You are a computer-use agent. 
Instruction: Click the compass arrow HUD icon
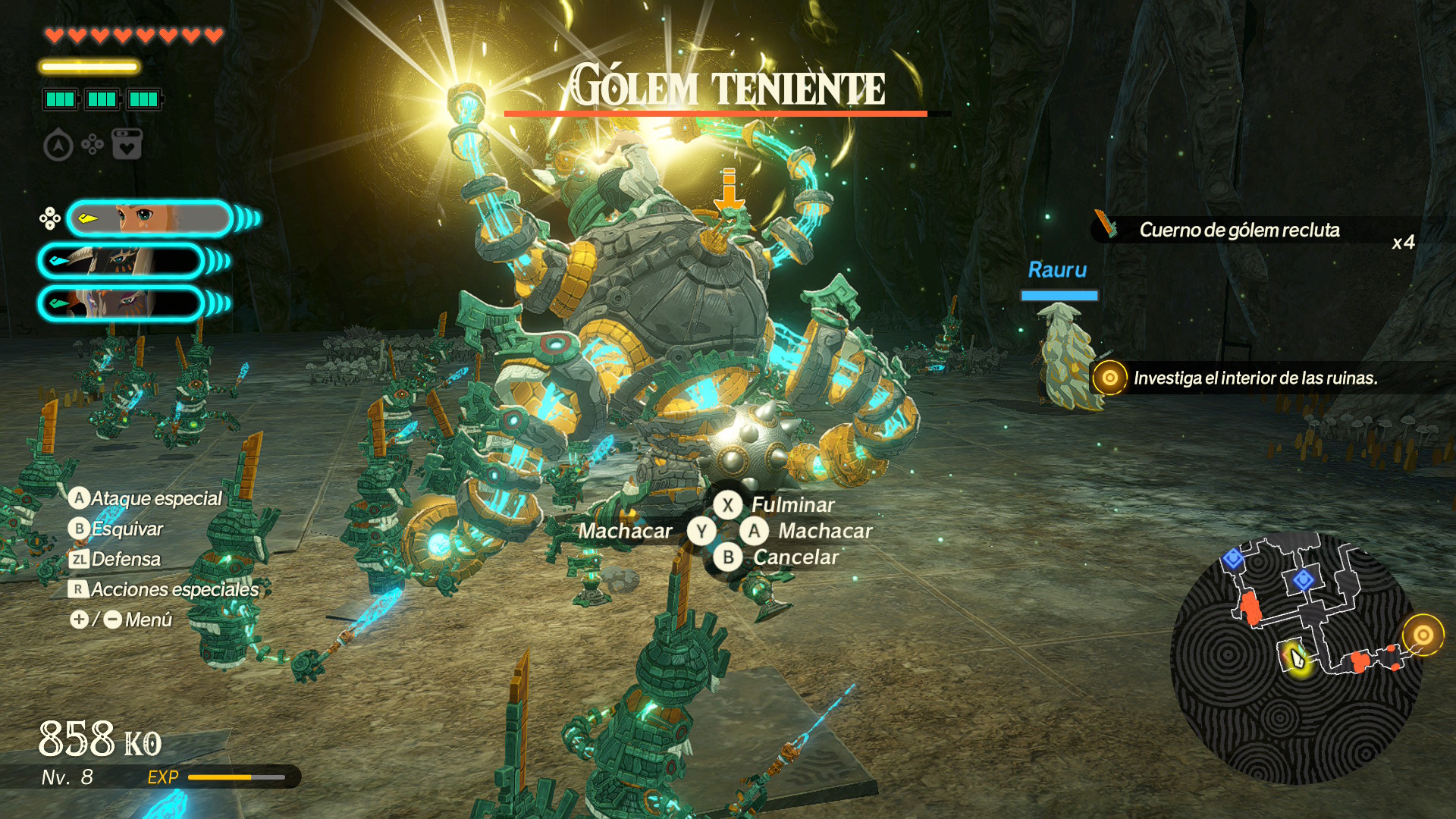(x=58, y=145)
